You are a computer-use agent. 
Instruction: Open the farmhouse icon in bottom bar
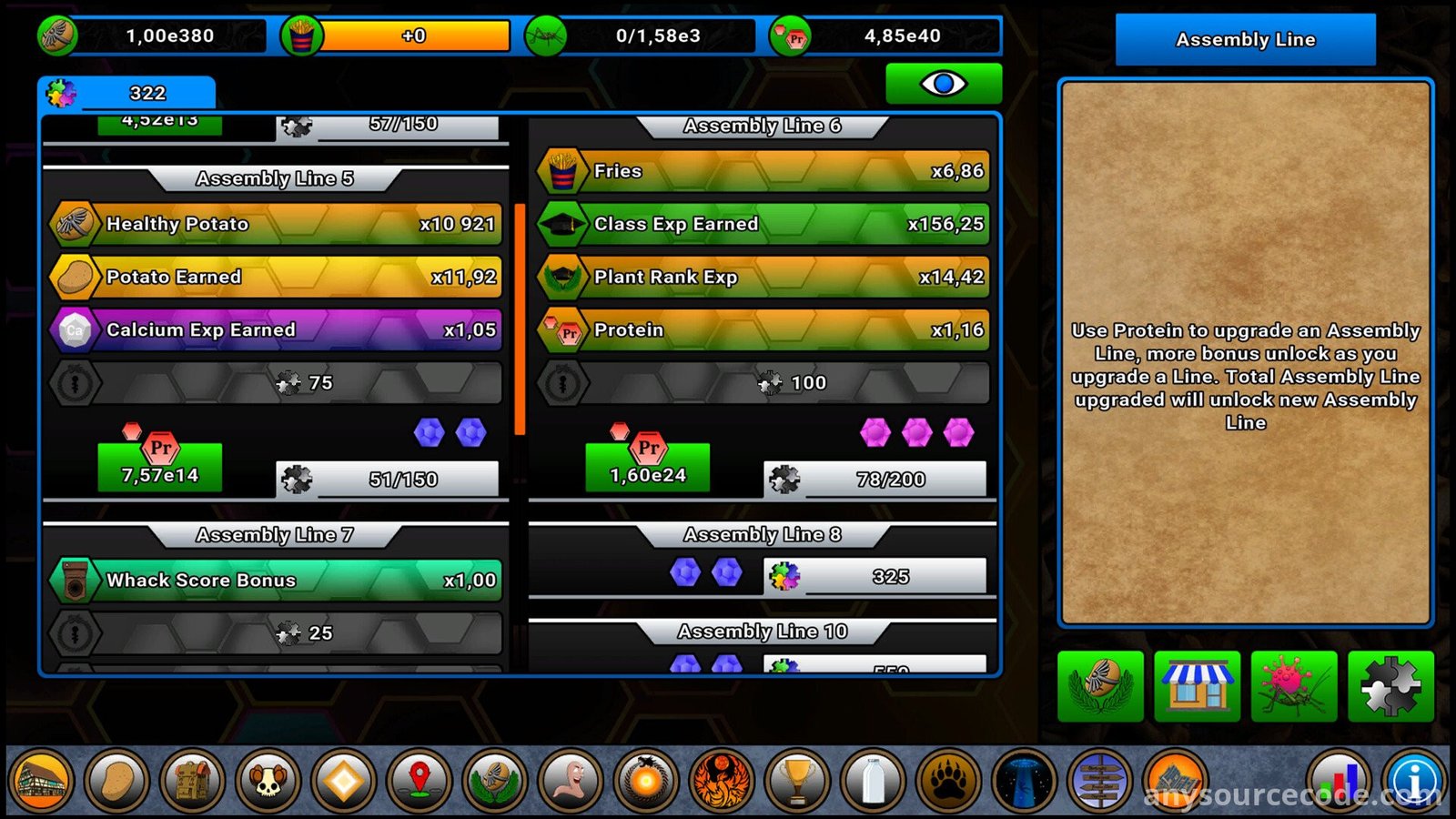click(41, 781)
